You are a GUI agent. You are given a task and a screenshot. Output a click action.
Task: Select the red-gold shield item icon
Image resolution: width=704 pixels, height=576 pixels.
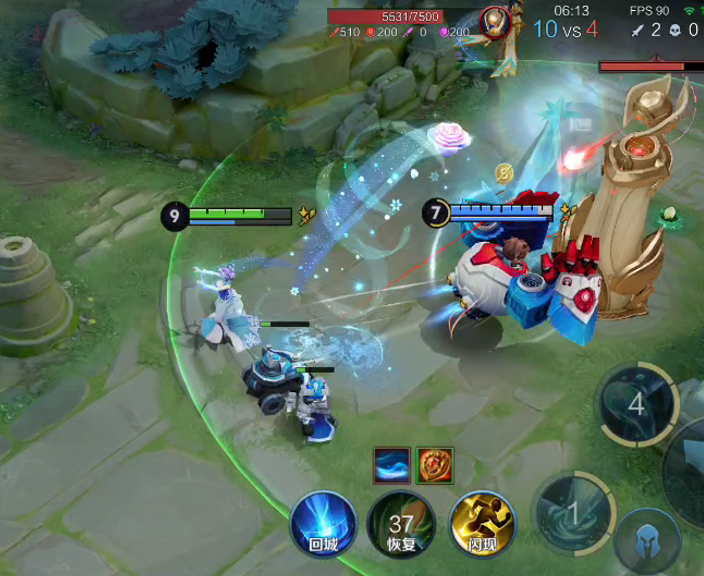(x=434, y=465)
